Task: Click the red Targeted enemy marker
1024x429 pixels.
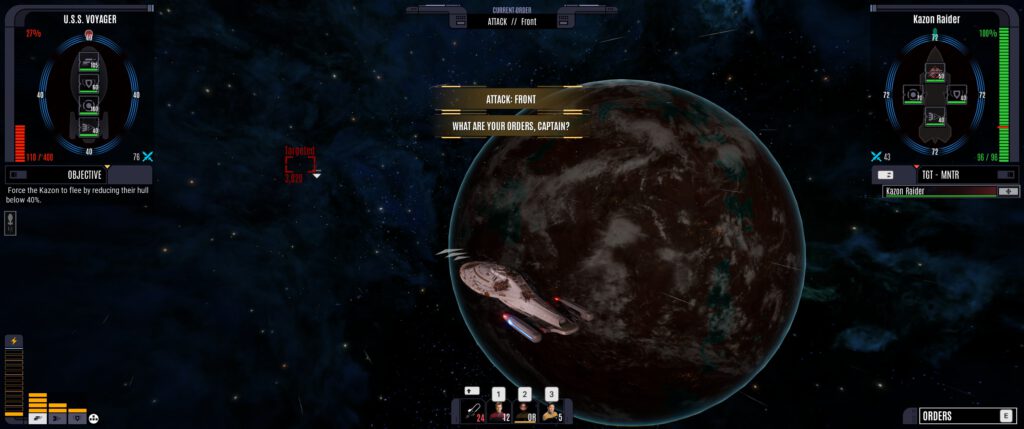Action: (300, 164)
